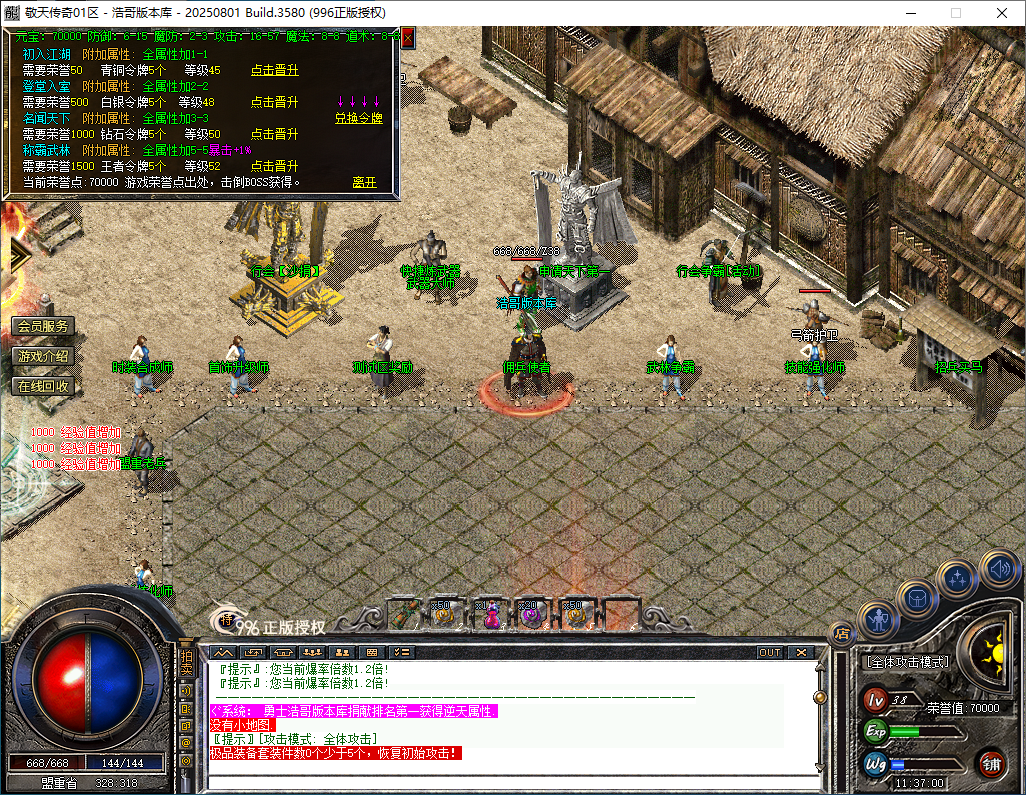This screenshot has height=795, width=1026.
Task: Open the 在线回收 online recycle menu
Action: point(43,386)
